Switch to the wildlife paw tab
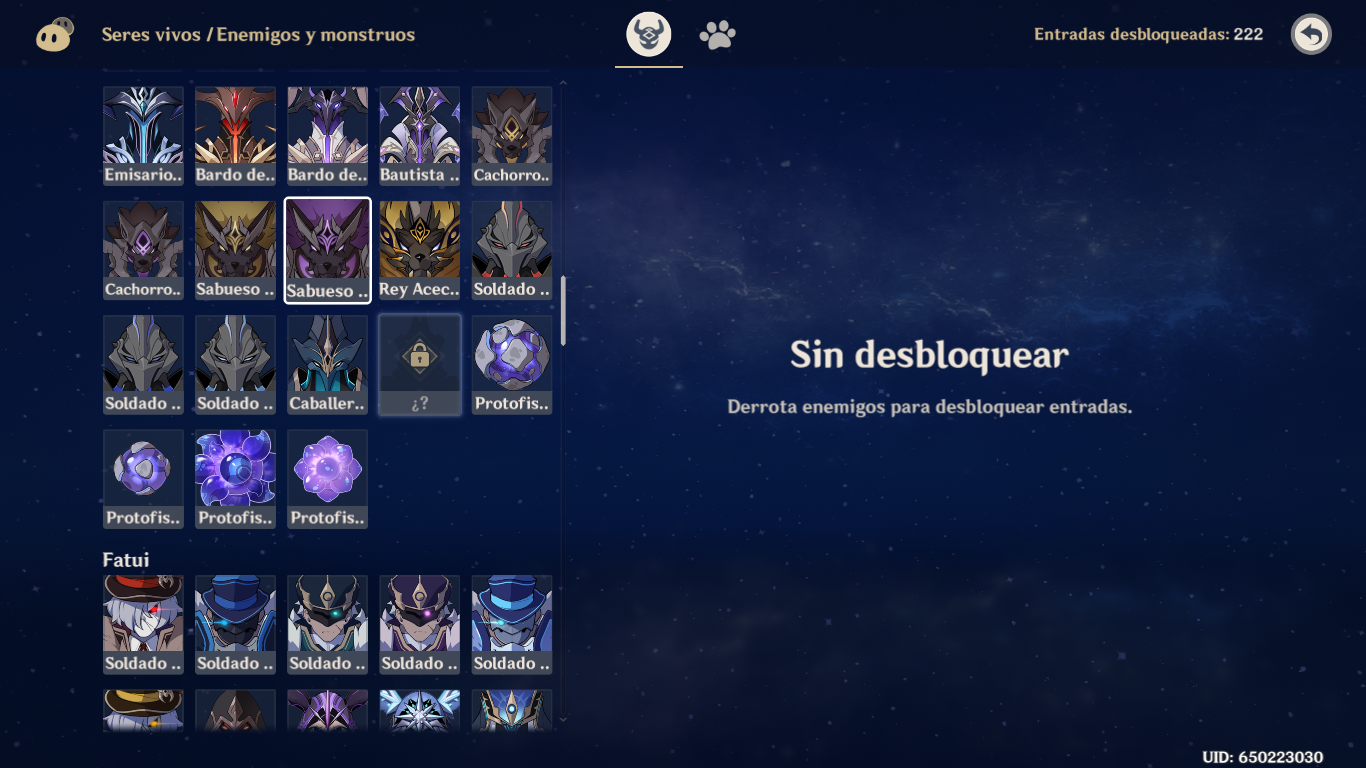 718,33
